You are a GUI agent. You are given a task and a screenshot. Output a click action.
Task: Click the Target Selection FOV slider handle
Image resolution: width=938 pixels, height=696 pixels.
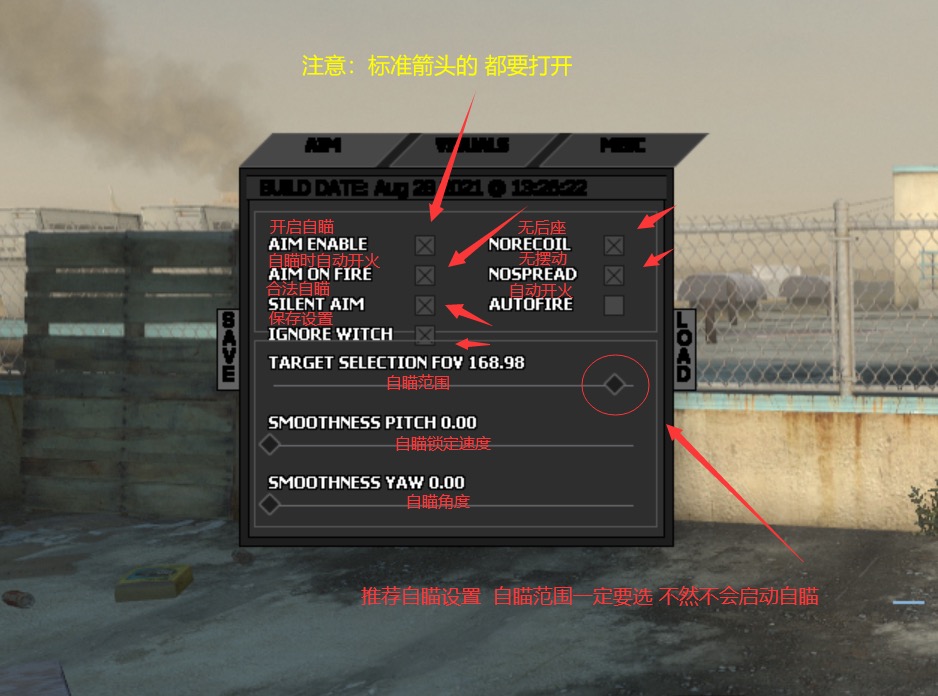coord(615,384)
